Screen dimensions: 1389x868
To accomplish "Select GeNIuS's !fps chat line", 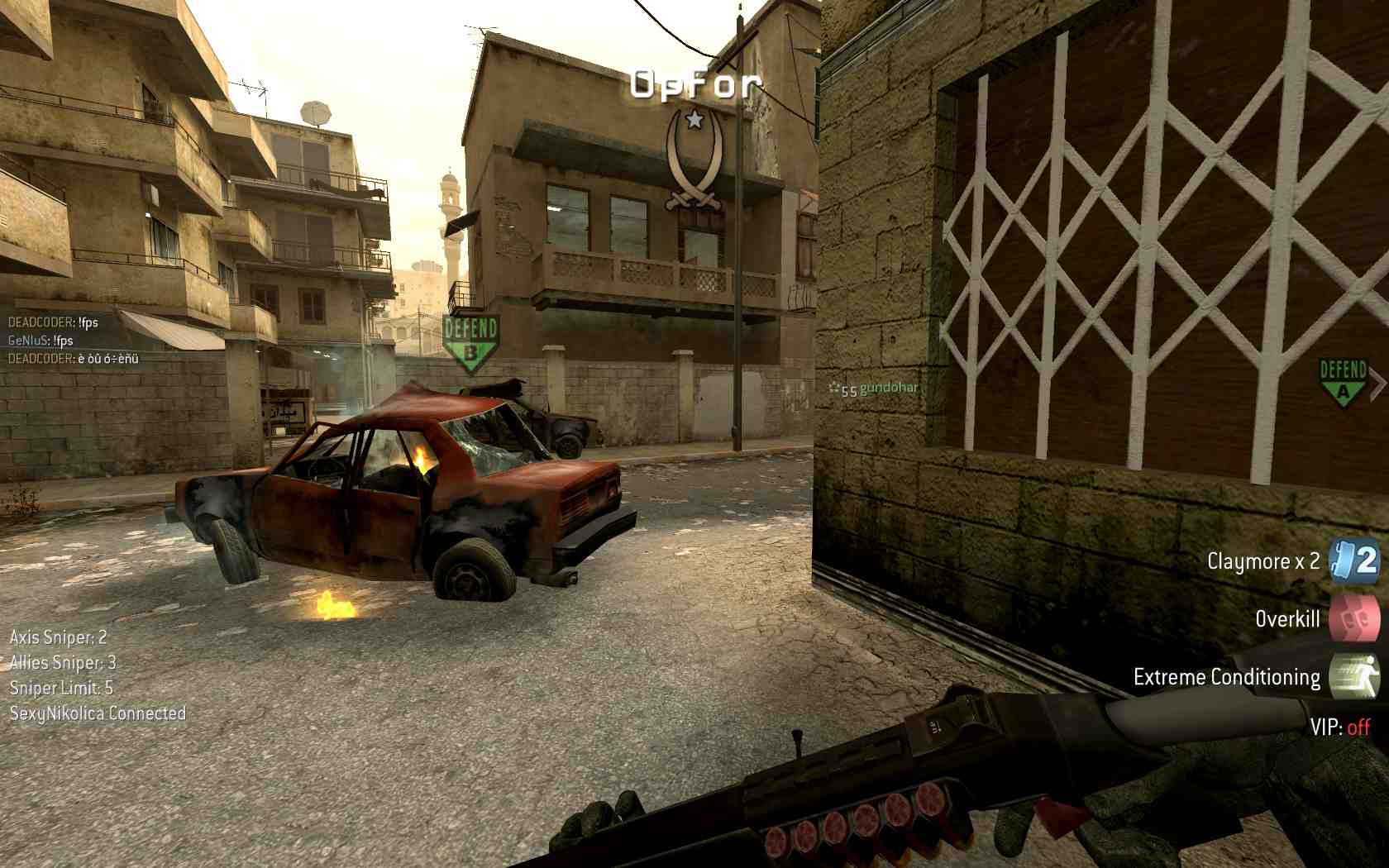I will pyautogui.click(x=41, y=341).
